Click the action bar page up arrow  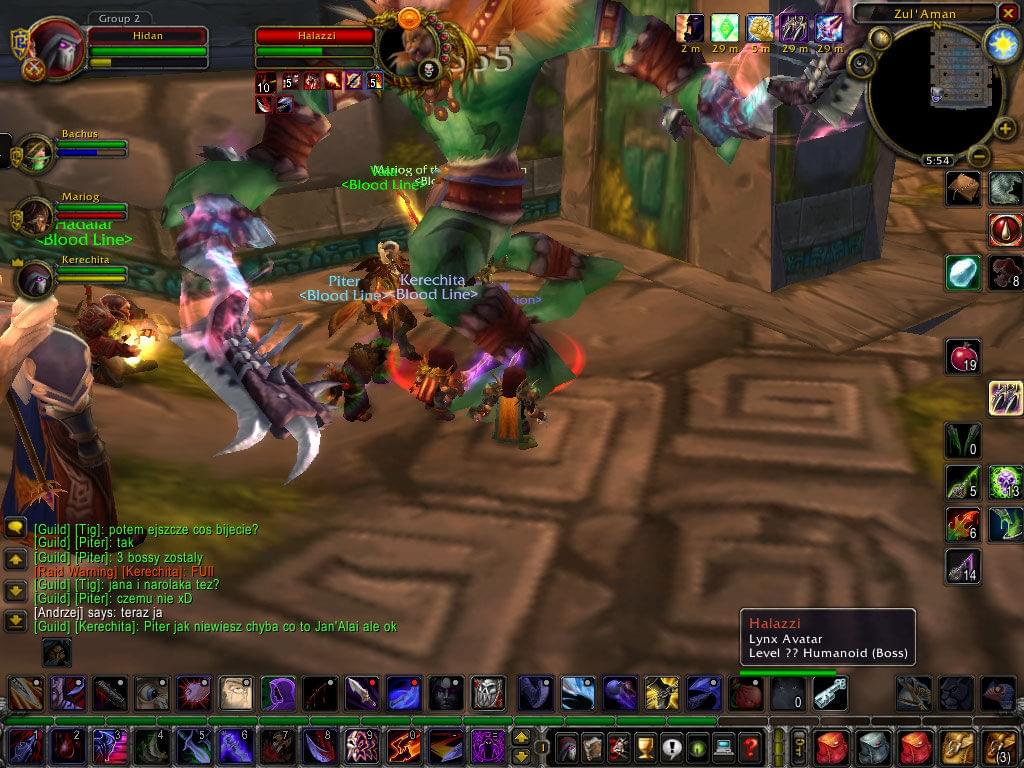pos(521,738)
